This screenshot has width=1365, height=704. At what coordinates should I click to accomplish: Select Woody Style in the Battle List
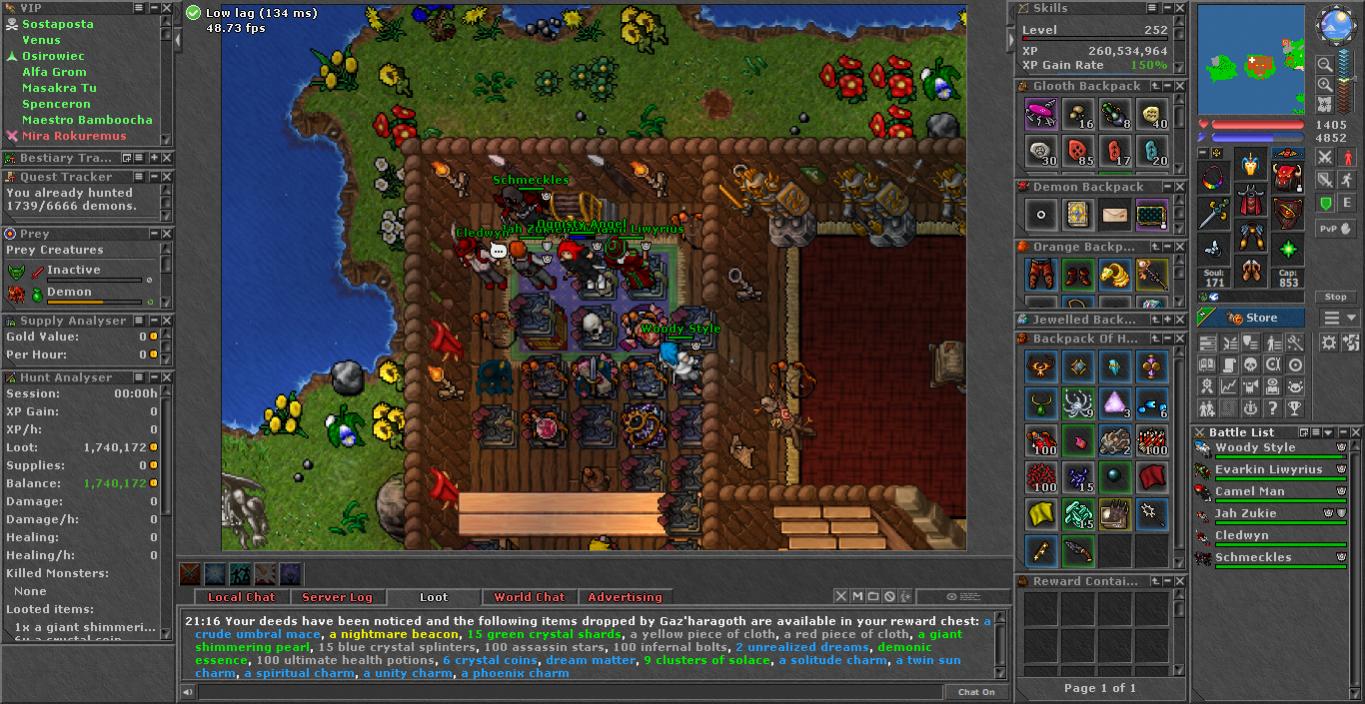pyautogui.click(x=1255, y=448)
